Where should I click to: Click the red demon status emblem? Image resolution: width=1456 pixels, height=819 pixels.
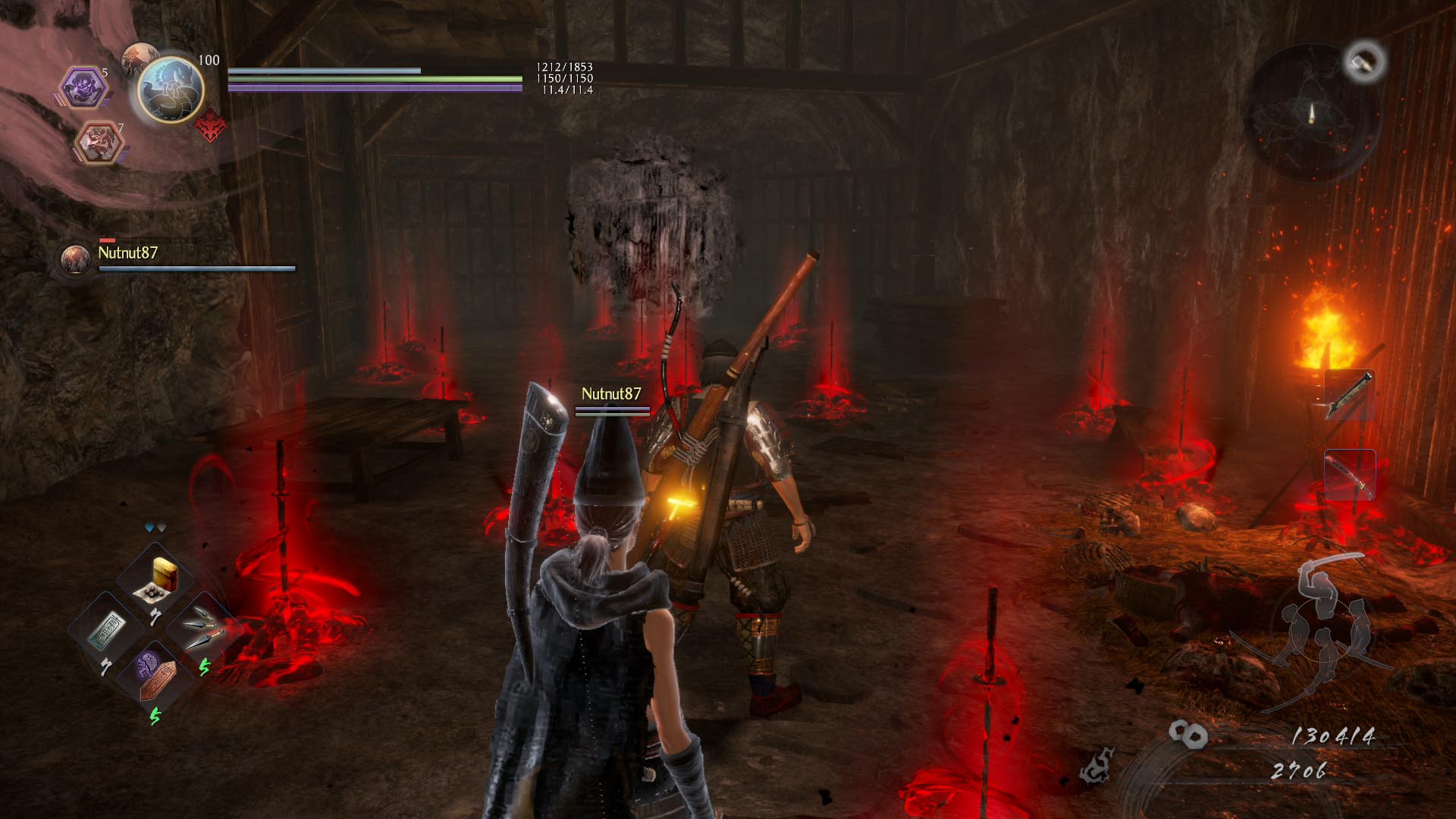211,126
